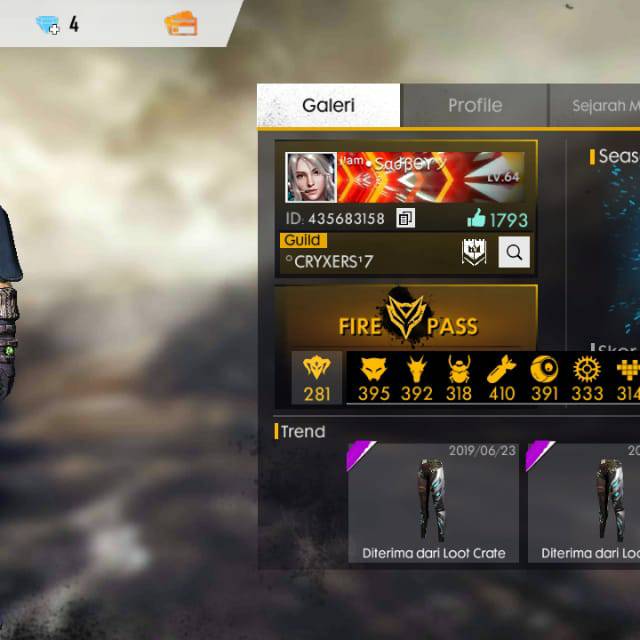Select the rocket badge showing 410
The width and height of the screenshot is (640, 640).
pos(501,378)
